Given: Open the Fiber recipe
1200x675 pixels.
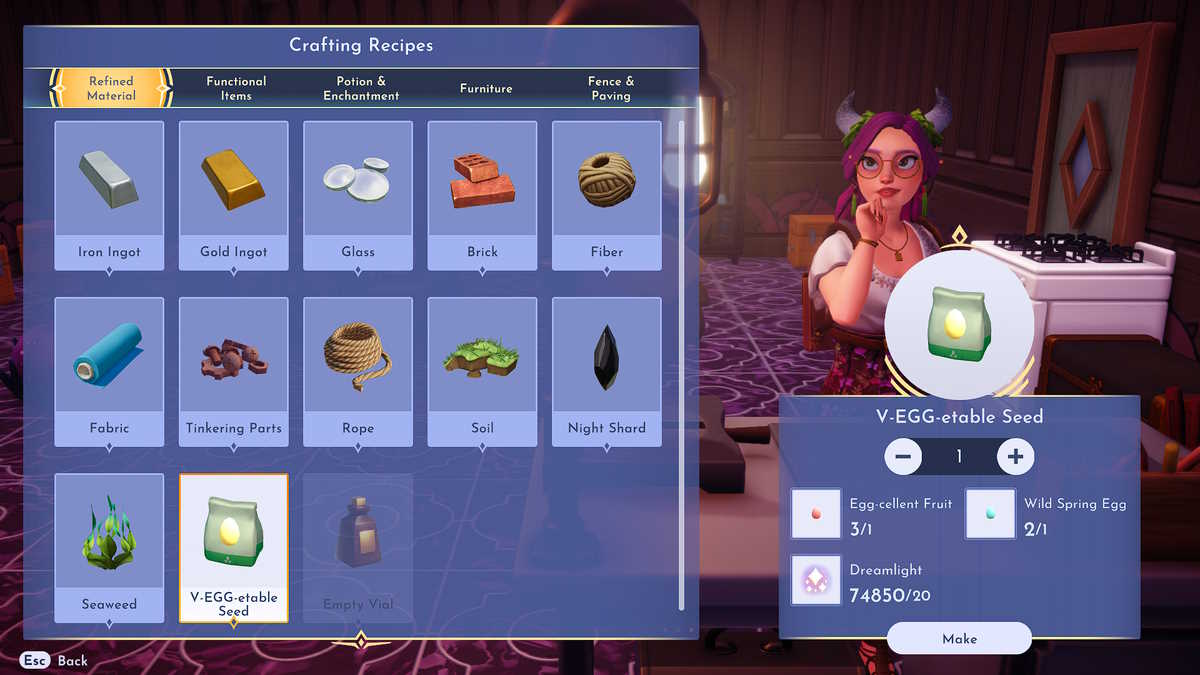Looking at the screenshot, I should pos(607,195).
